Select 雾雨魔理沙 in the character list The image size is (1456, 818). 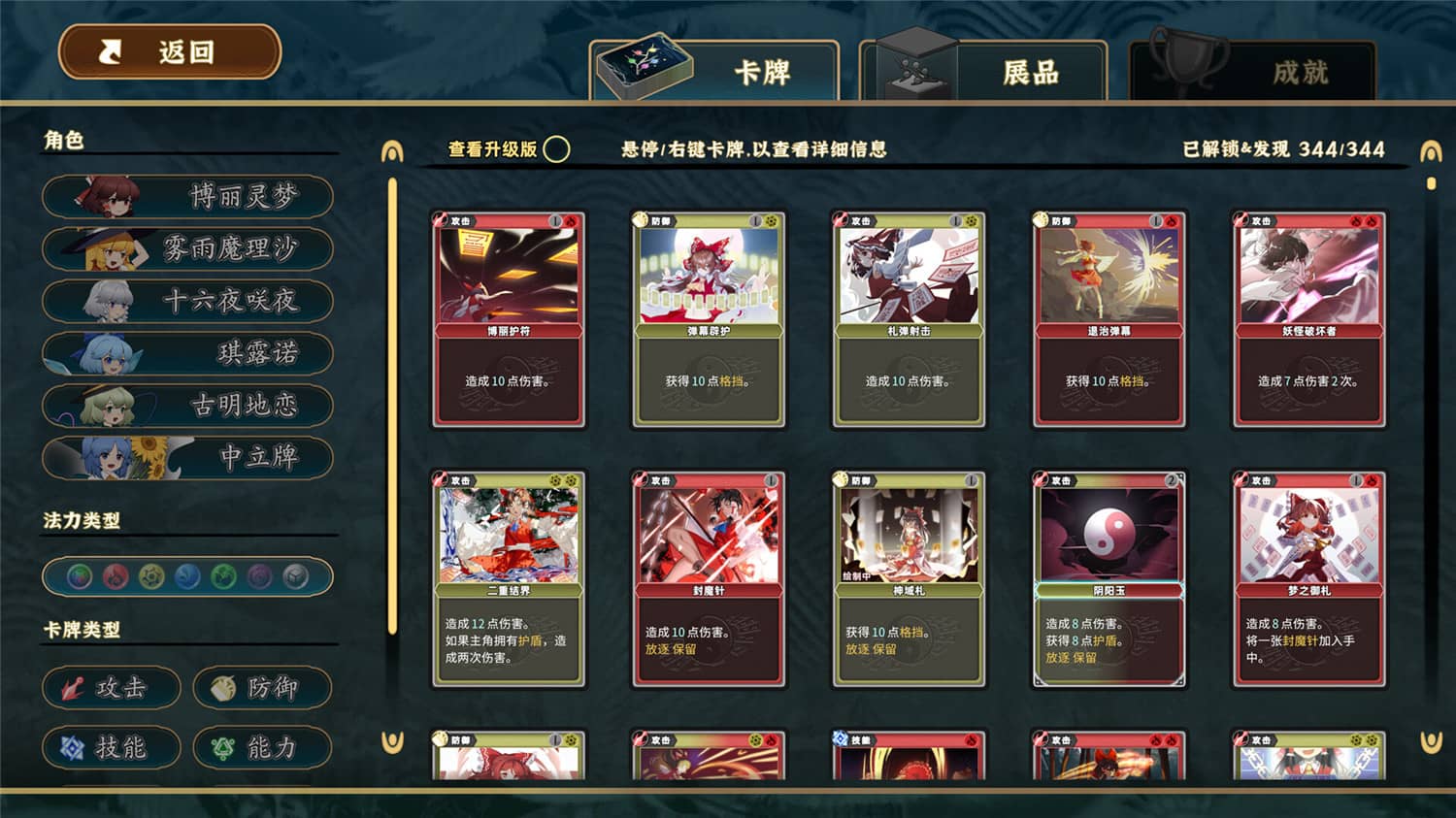187,248
